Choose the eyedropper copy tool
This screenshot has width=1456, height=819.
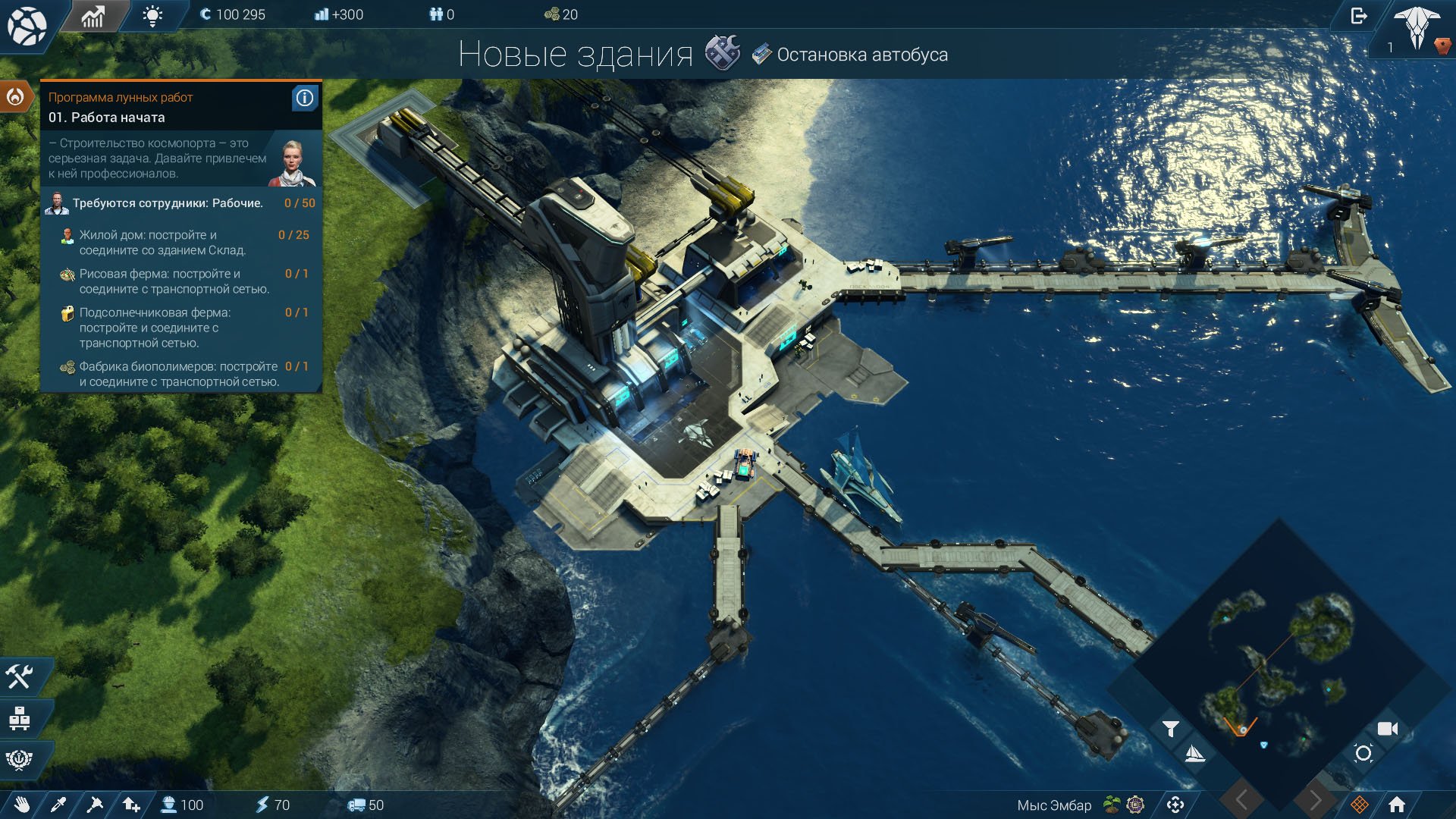point(58,805)
